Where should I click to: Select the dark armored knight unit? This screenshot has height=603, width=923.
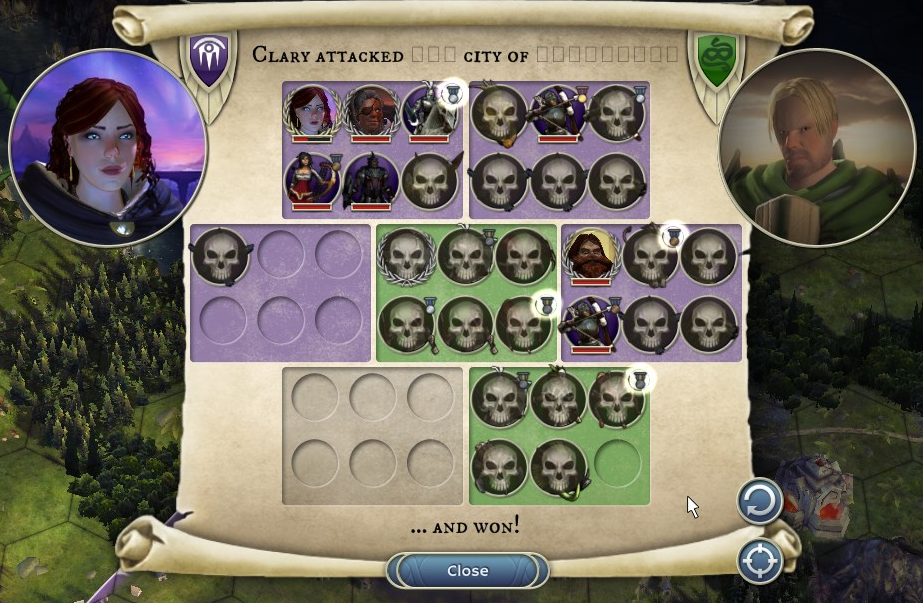(x=371, y=181)
